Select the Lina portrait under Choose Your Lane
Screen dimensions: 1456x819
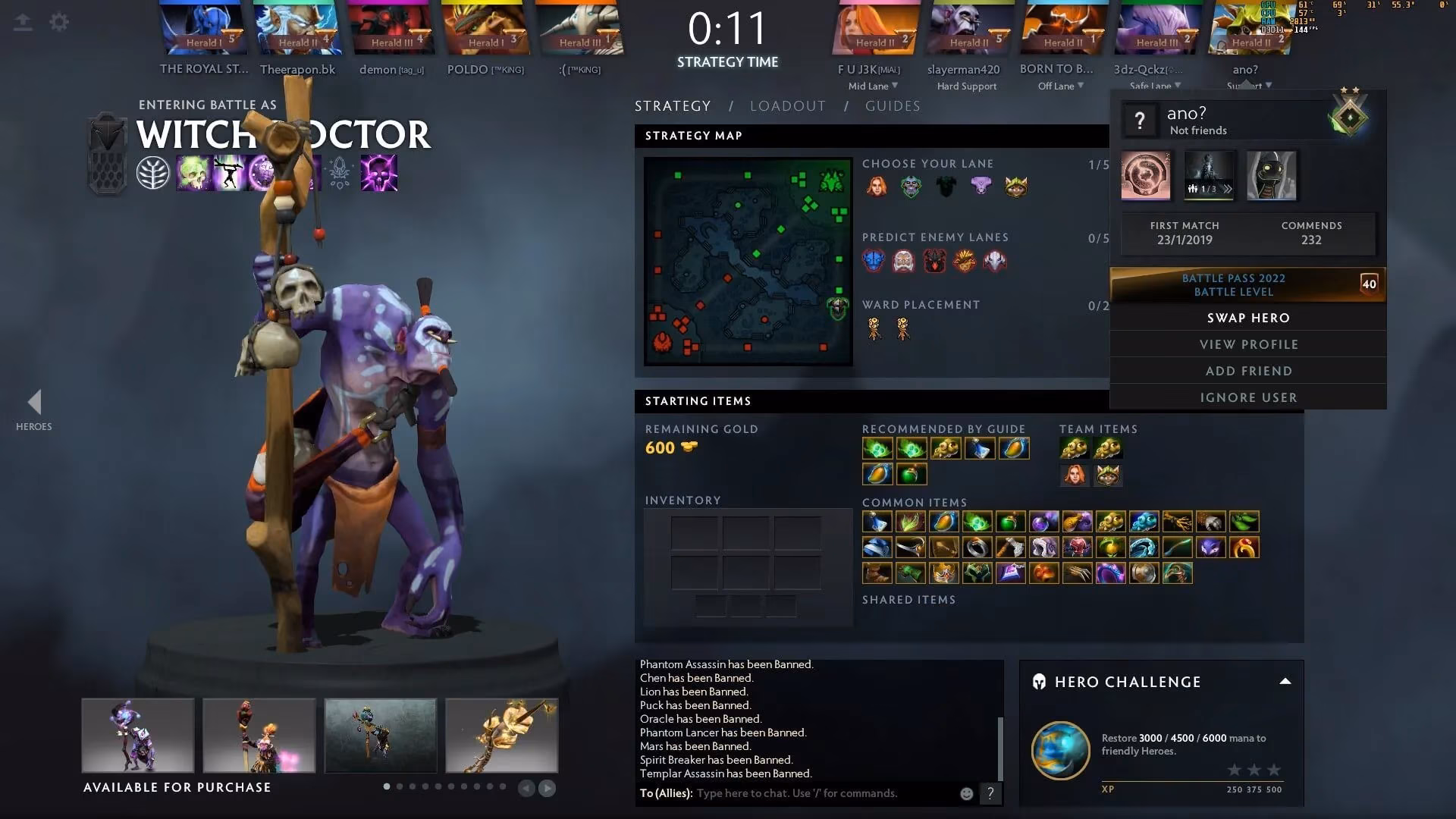(x=877, y=186)
